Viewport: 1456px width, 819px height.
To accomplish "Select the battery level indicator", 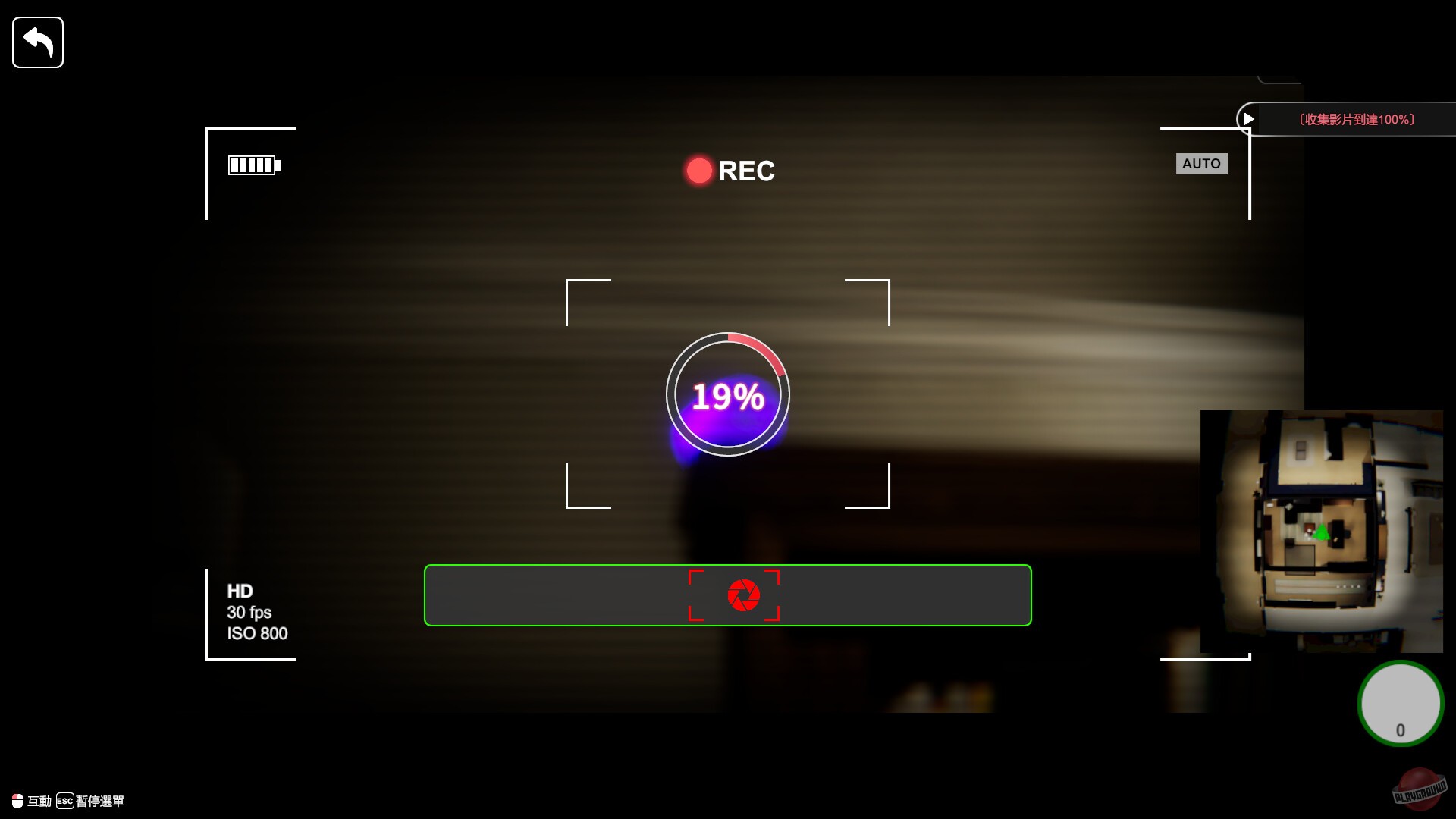I will [253, 165].
